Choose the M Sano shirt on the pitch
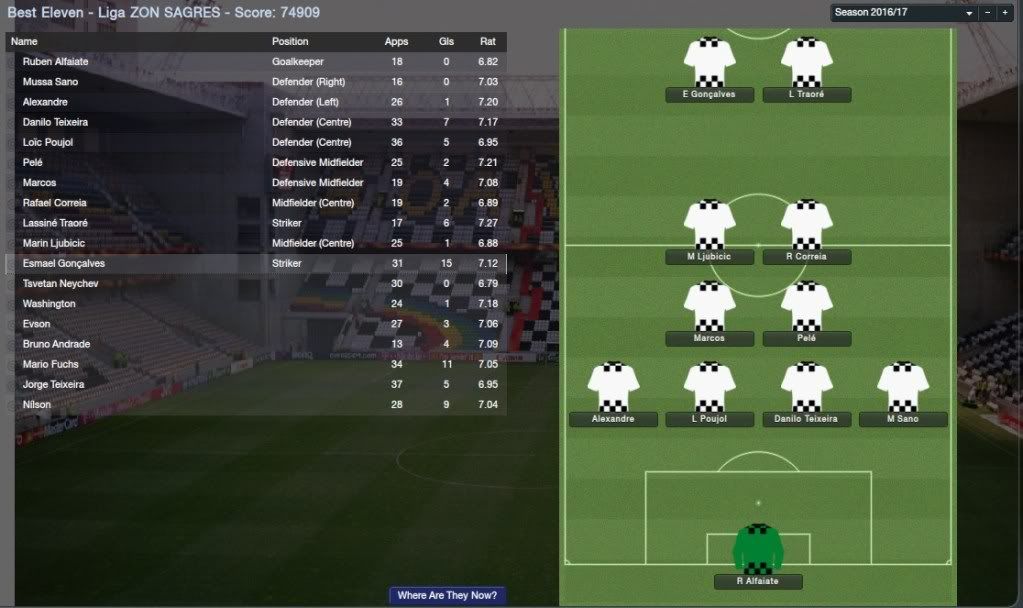The height and width of the screenshot is (608, 1023). tap(903, 387)
